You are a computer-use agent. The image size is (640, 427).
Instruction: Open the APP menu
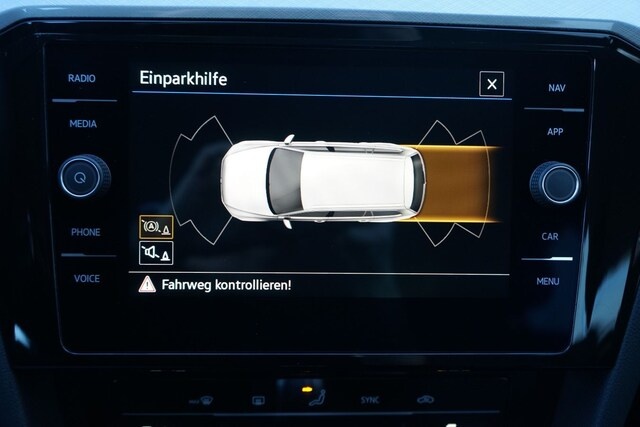point(555,132)
